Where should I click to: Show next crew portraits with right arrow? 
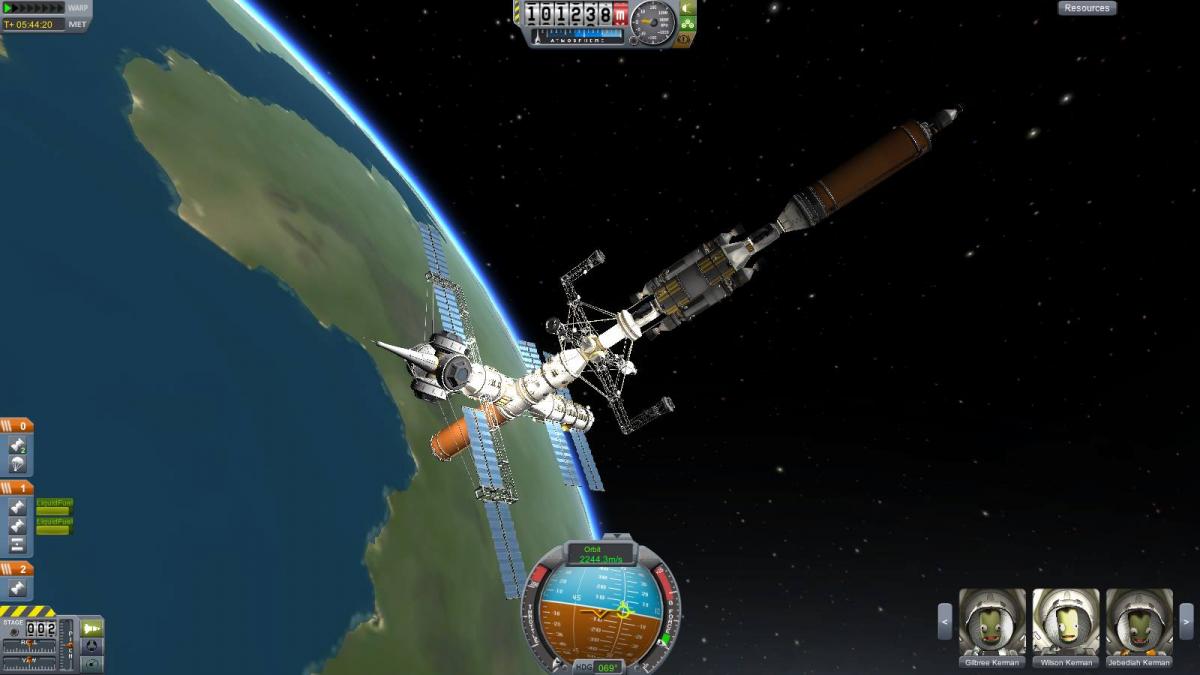[x=1186, y=621]
